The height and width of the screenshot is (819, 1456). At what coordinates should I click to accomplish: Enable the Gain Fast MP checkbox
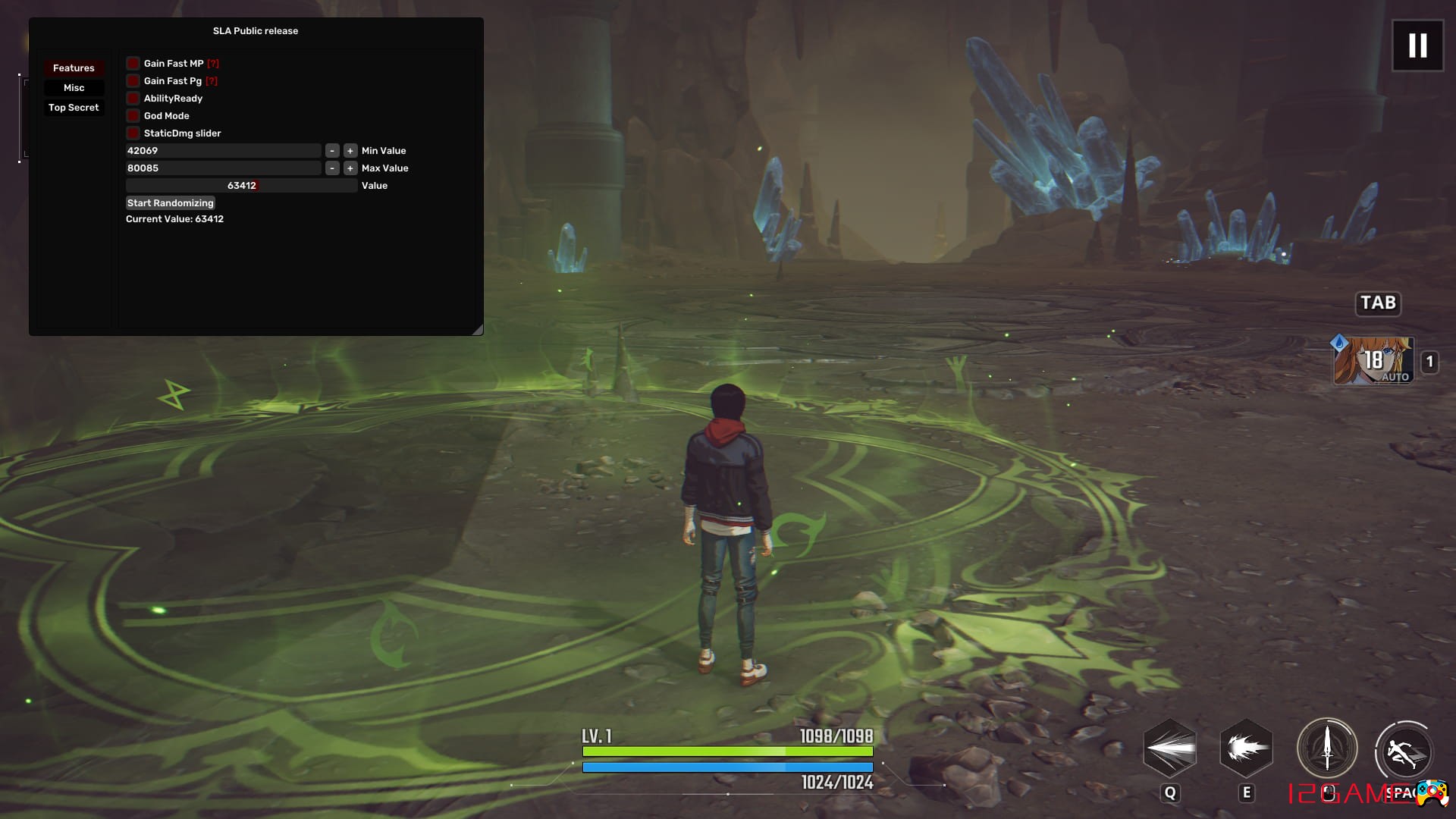pyautogui.click(x=133, y=64)
